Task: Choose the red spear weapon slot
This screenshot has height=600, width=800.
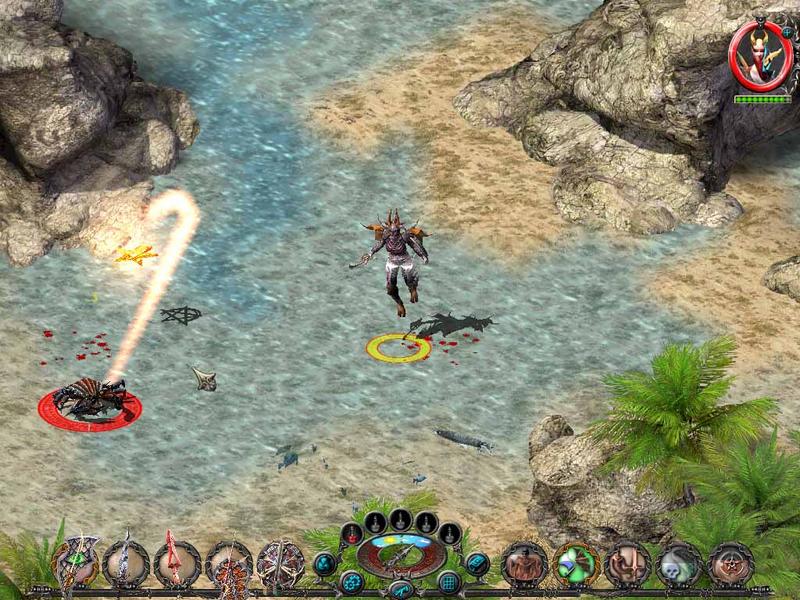Action: pyautogui.click(x=177, y=564)
